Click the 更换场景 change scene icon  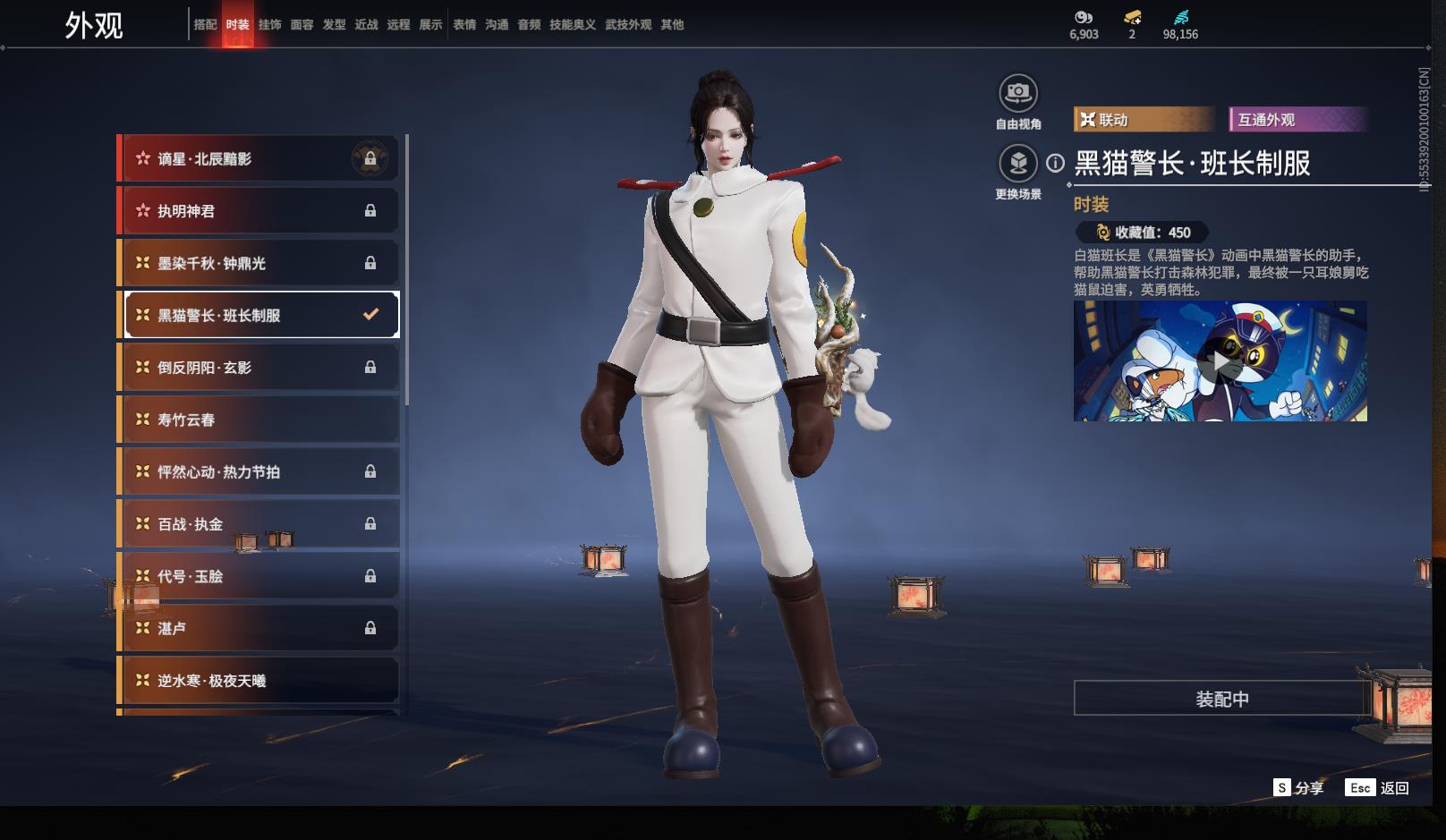(1018, 164)
